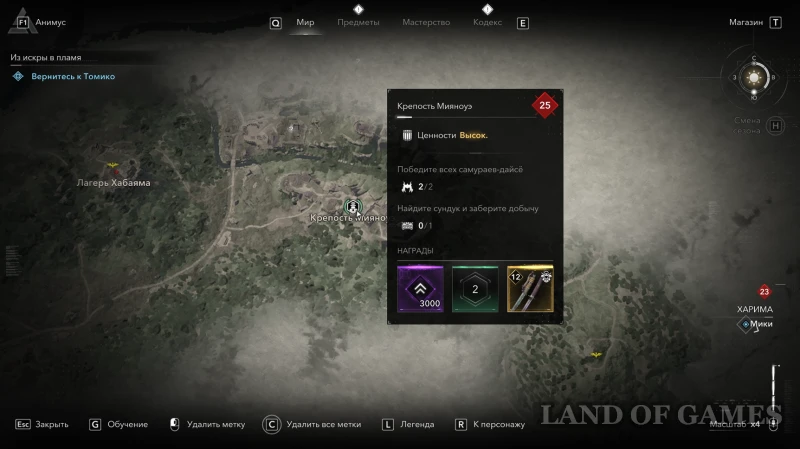Image resolution: width=800 pixels, height=449 pixels.
Task: Choose Удалить метку to remove marker
Action: [x=208, y=424]
